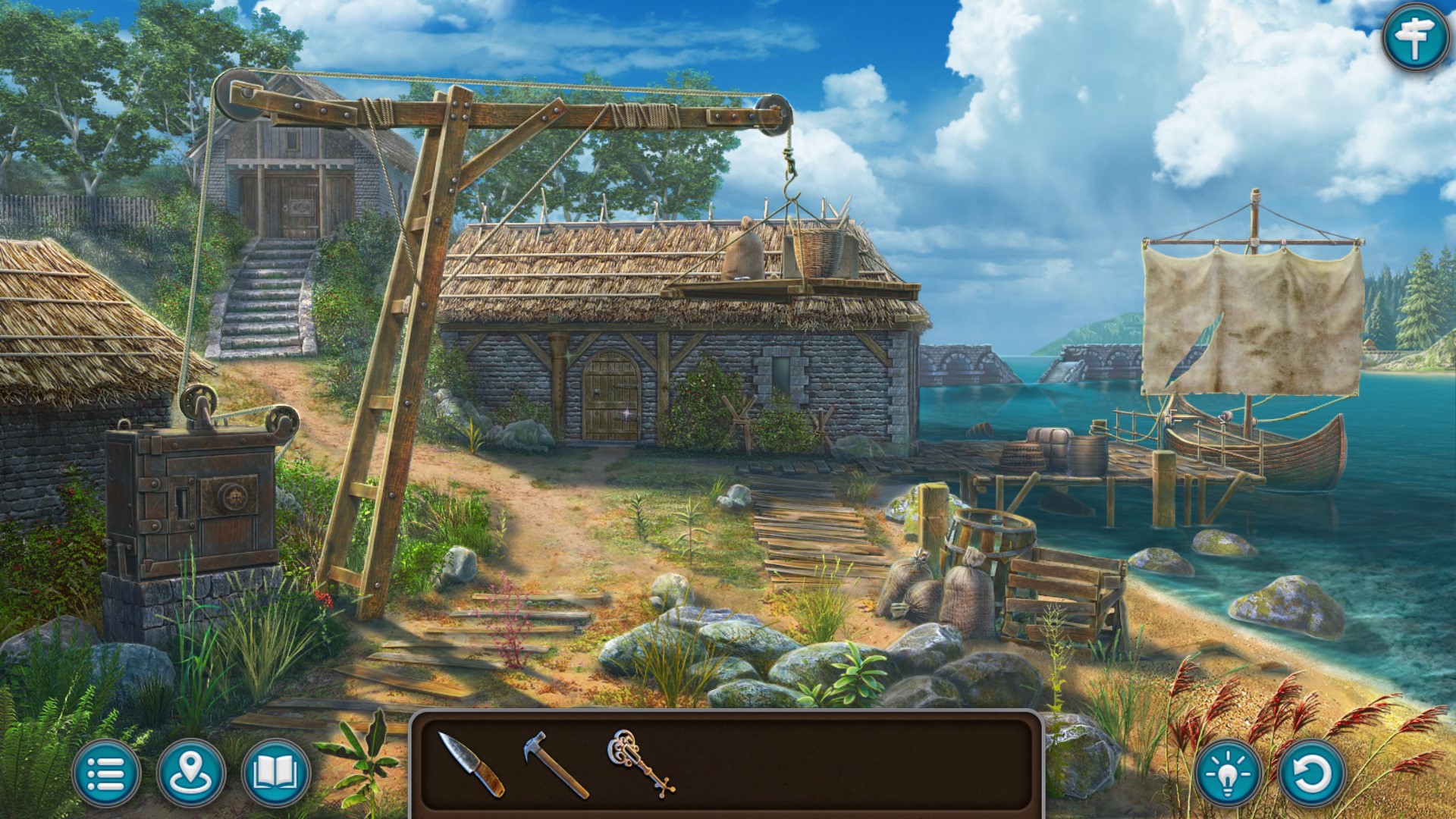Open the list menu button
This screenshot has height=819, width=1456.
point(106,773)
